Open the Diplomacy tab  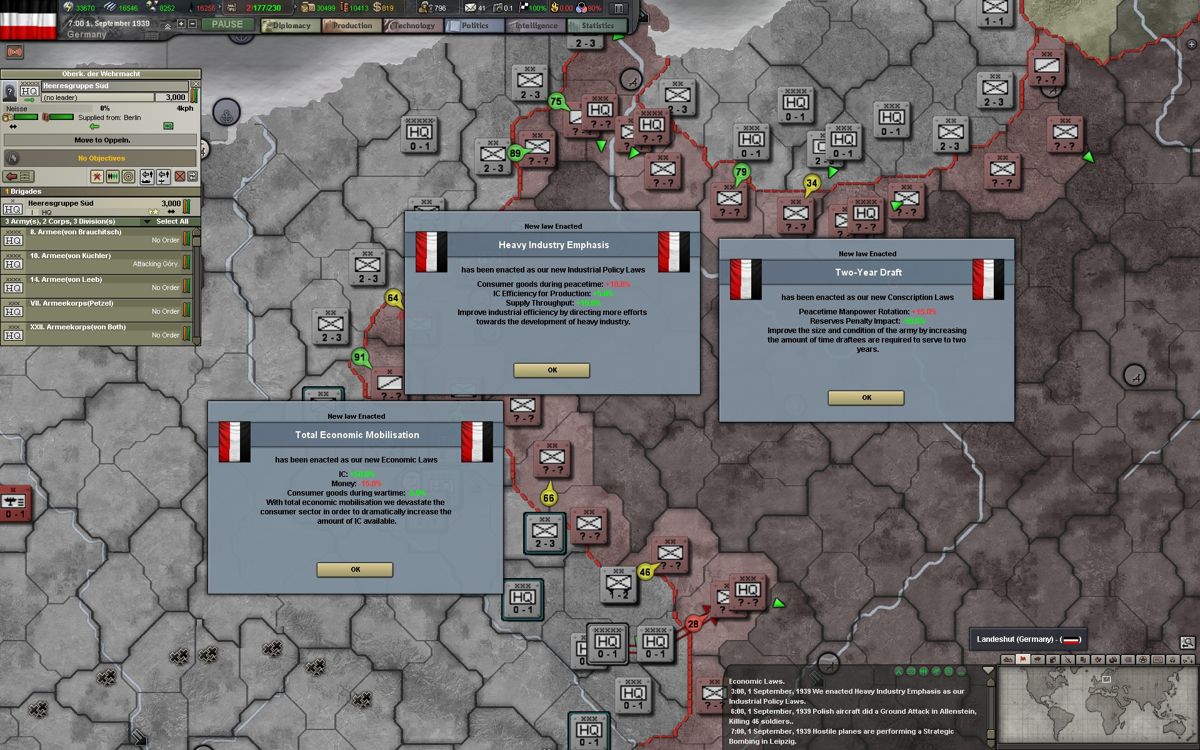tap(288, 25)
